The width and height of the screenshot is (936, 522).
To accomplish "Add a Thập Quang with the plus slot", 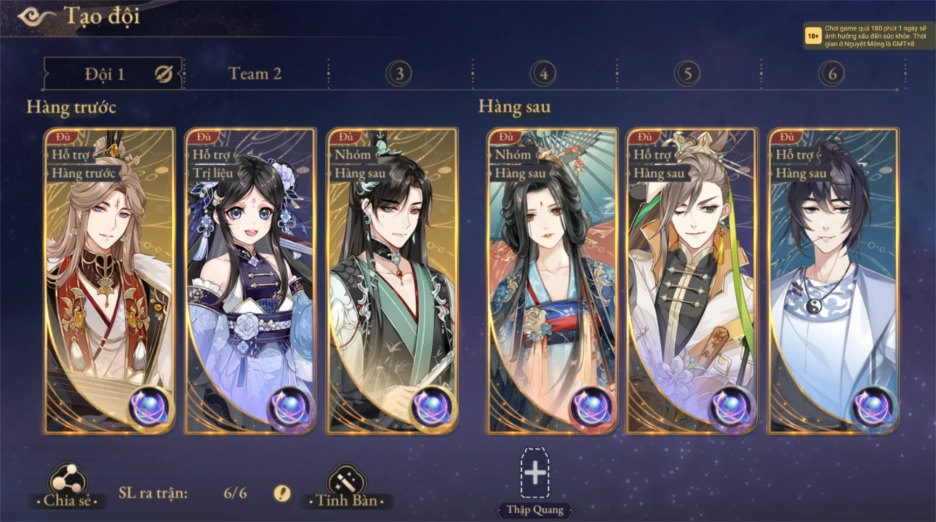I will pyautogui.click(x=535, y=472).
